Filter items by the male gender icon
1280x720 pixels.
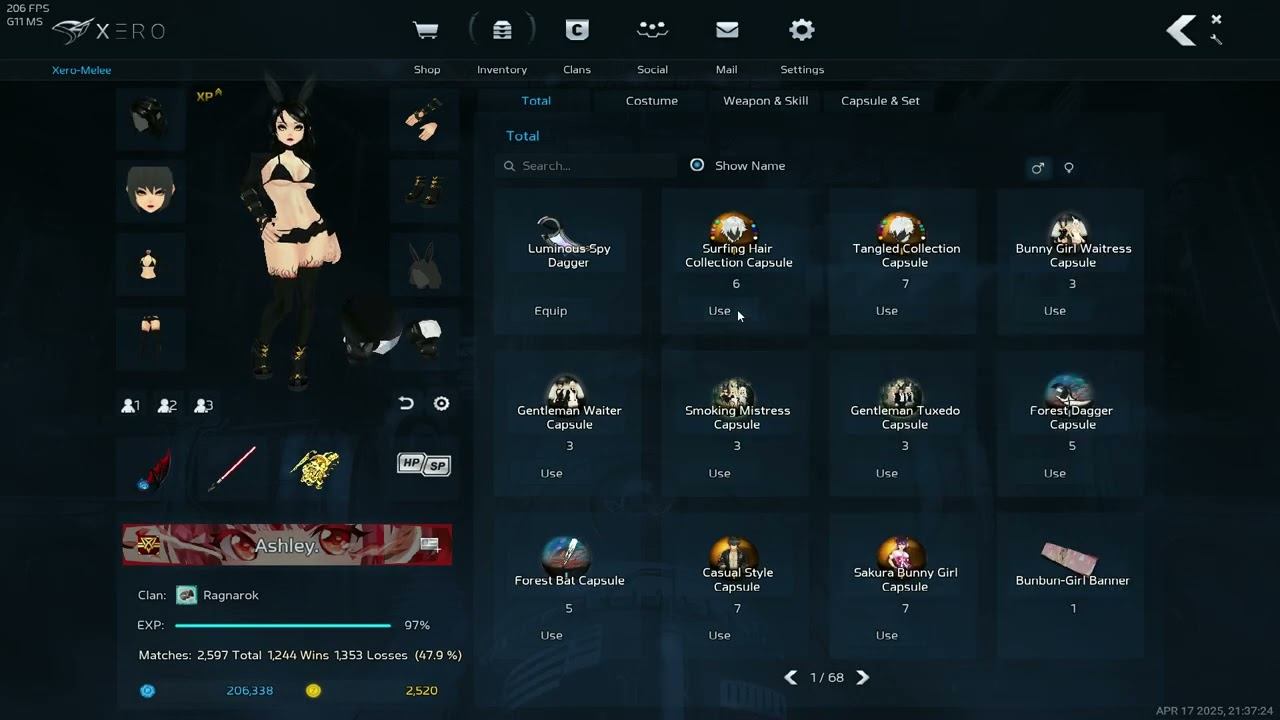(x=1037, y=168)
